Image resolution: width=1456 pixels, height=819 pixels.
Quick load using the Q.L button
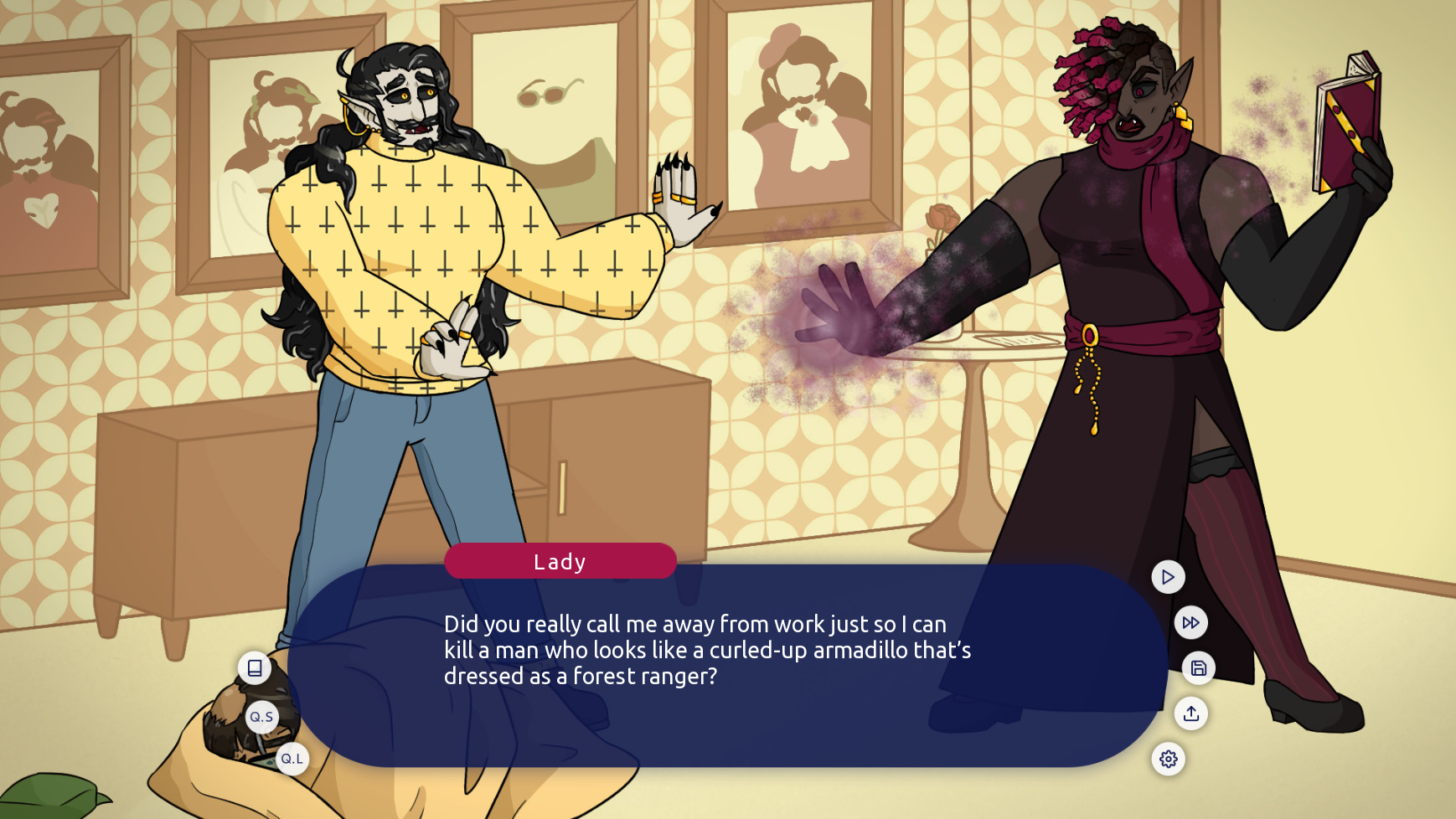point(292,758)
